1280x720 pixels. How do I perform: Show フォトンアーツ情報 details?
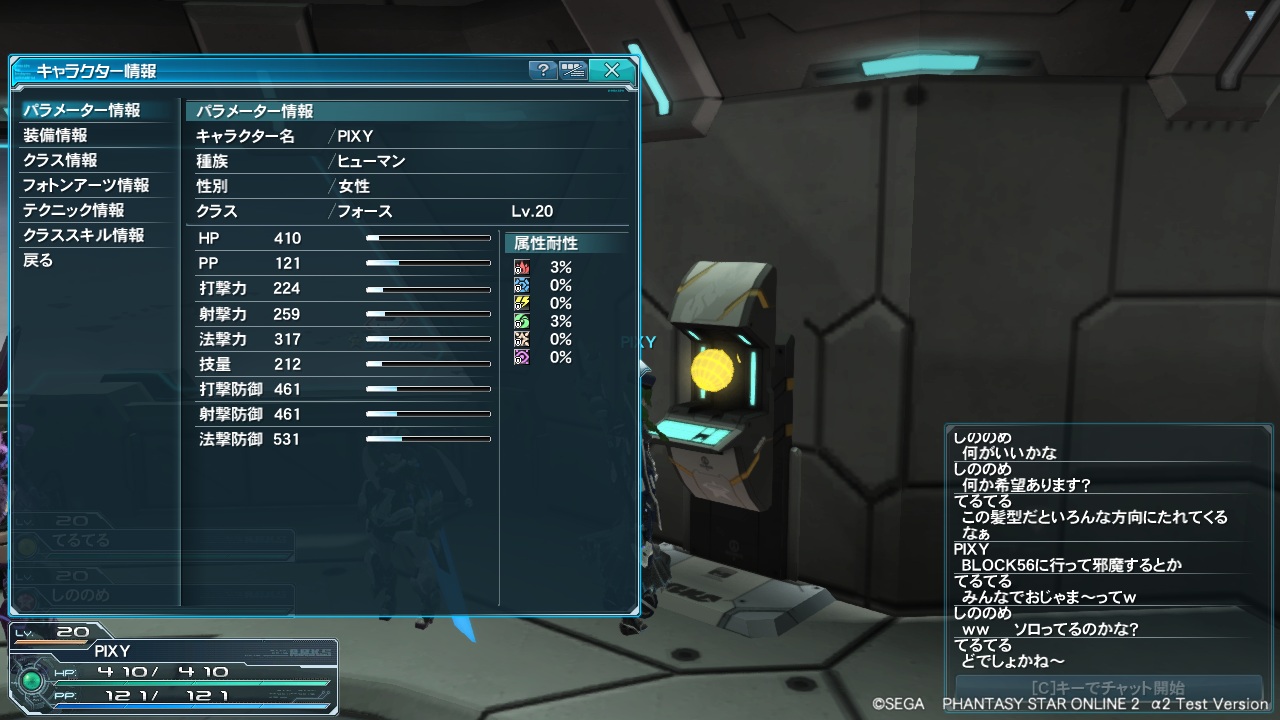(86, 185)
